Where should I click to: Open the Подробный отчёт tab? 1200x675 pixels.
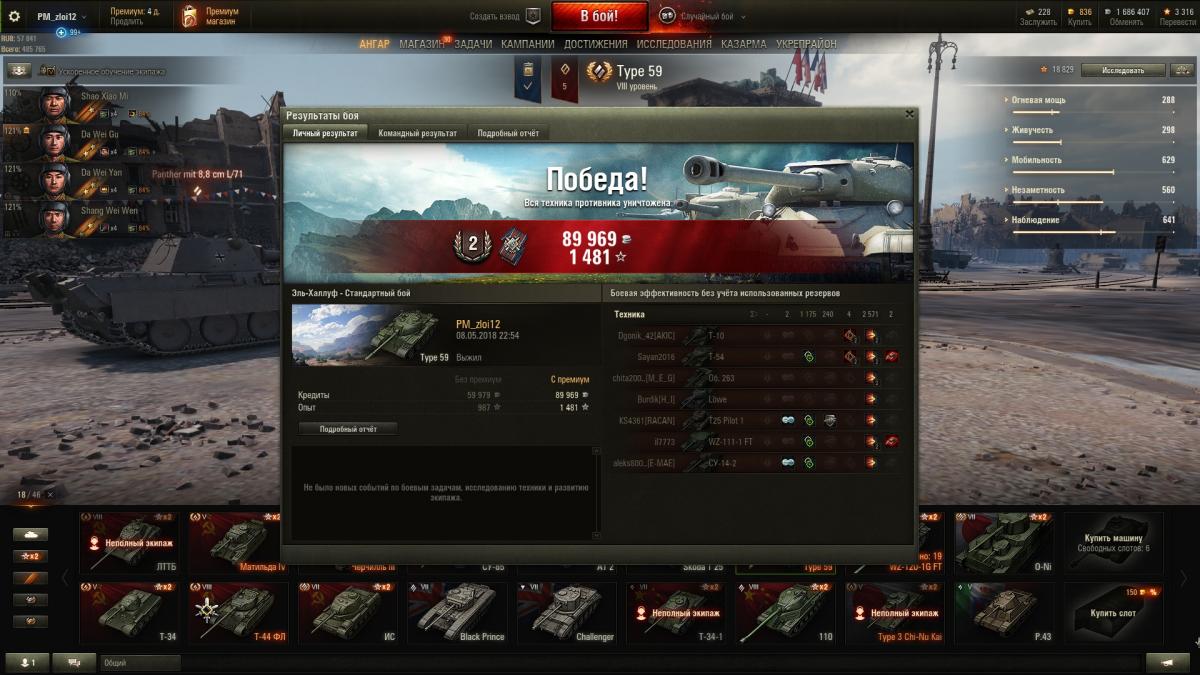click(510, 133)
